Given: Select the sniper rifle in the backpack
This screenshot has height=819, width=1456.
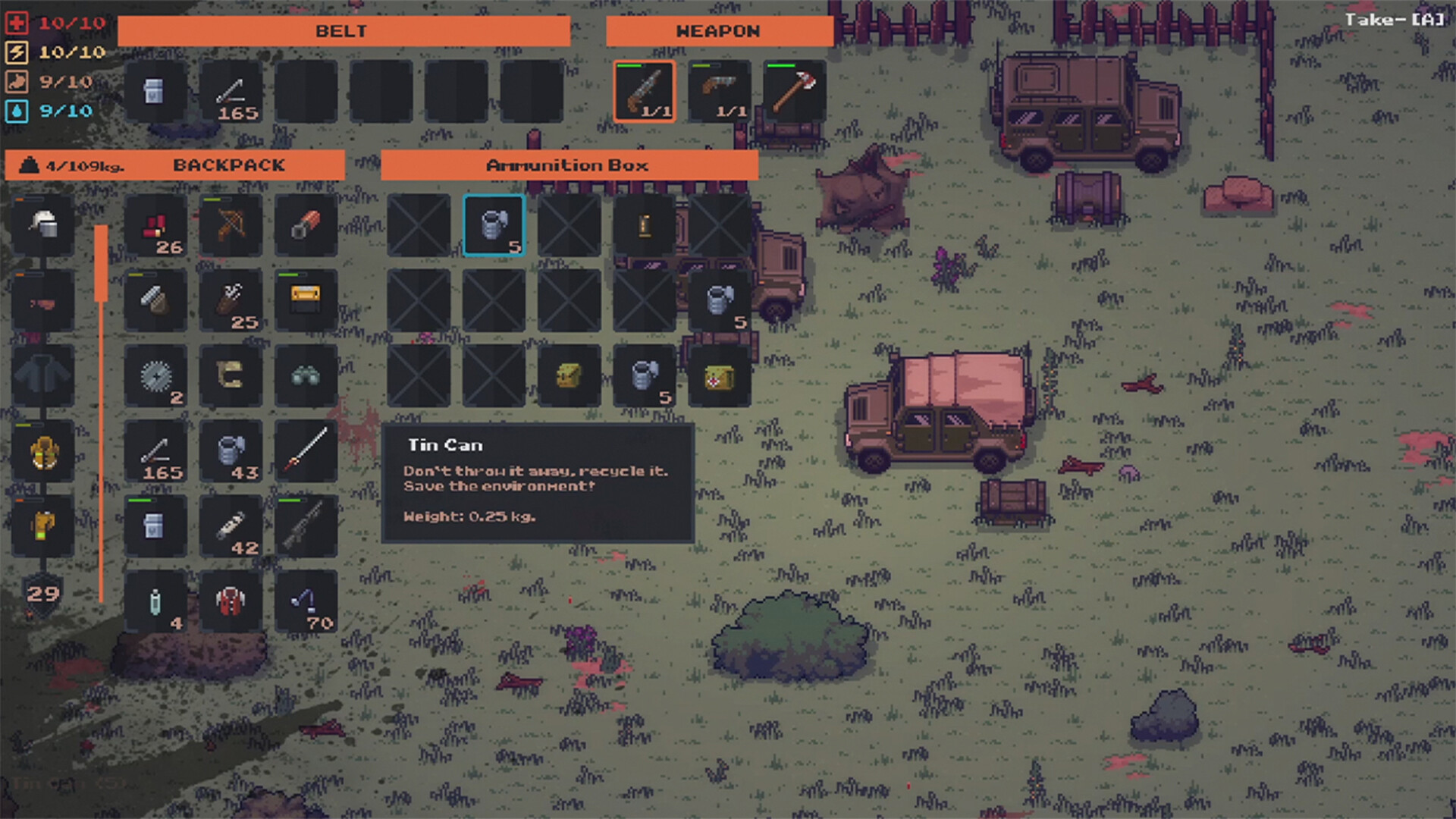Looking at the screenshot, I should (x=307, y=527).
